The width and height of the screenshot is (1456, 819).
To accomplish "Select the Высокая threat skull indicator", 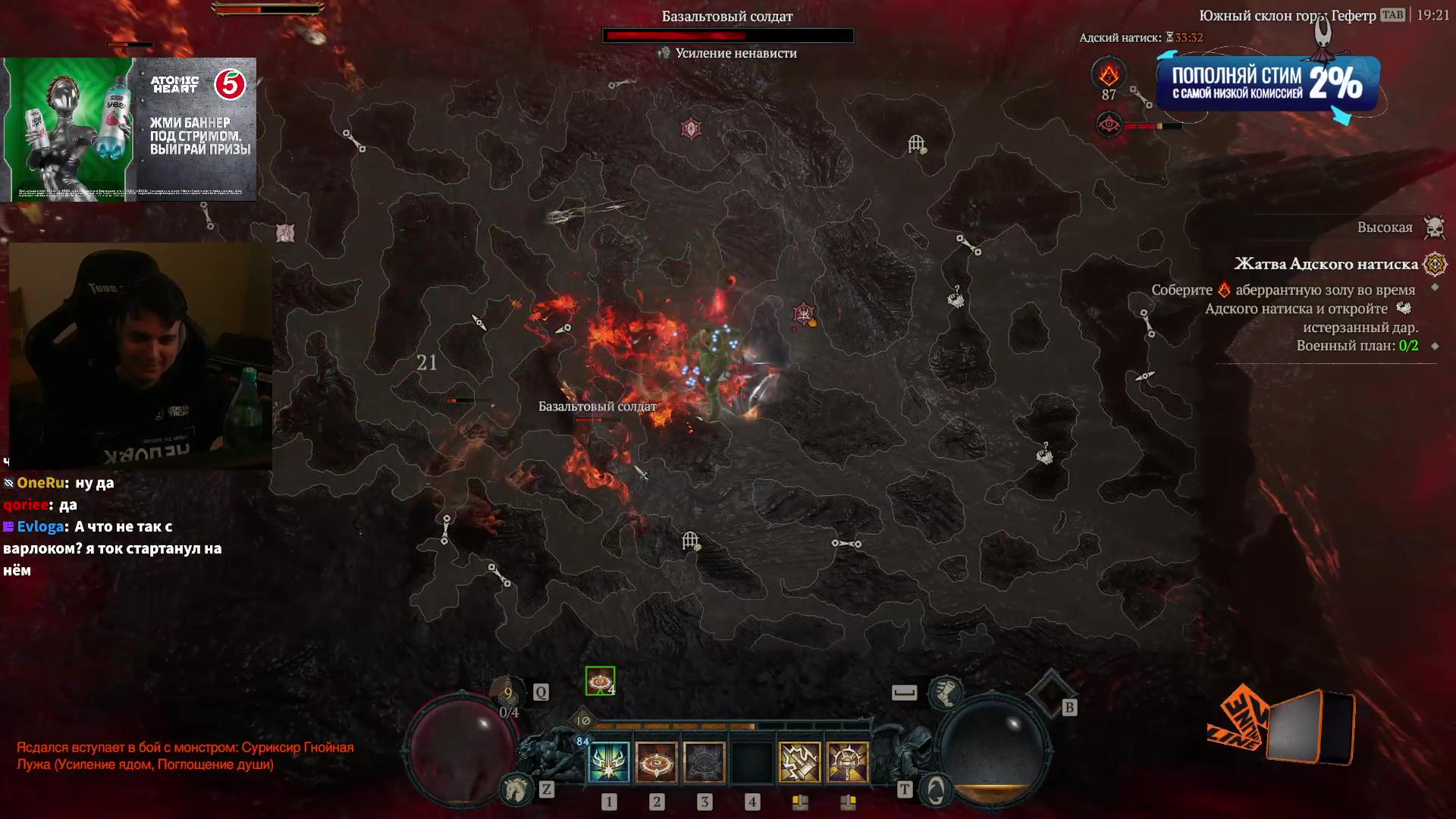I will [1434, 227].
